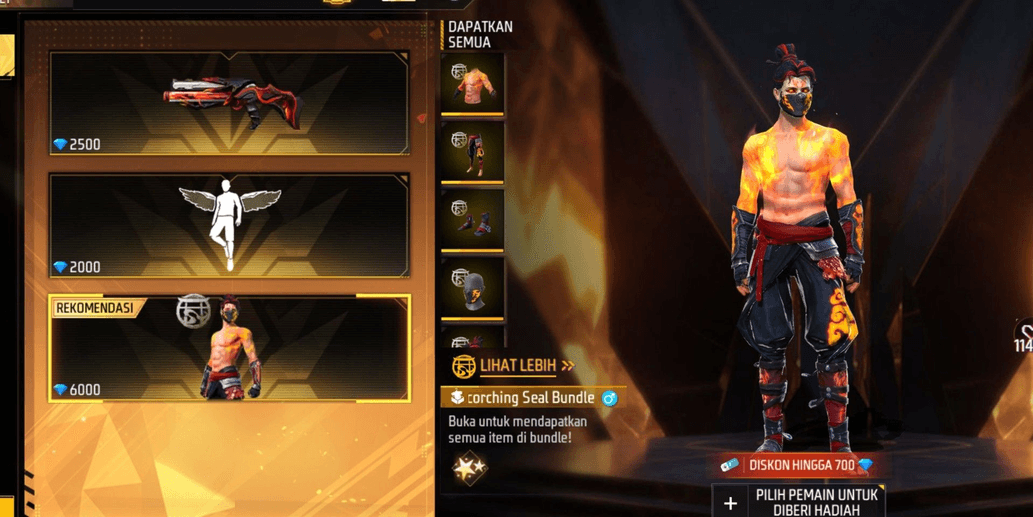1033x517 pixels.
Task: Click the Scorching Seal Bundle name label
Action: 532,398
